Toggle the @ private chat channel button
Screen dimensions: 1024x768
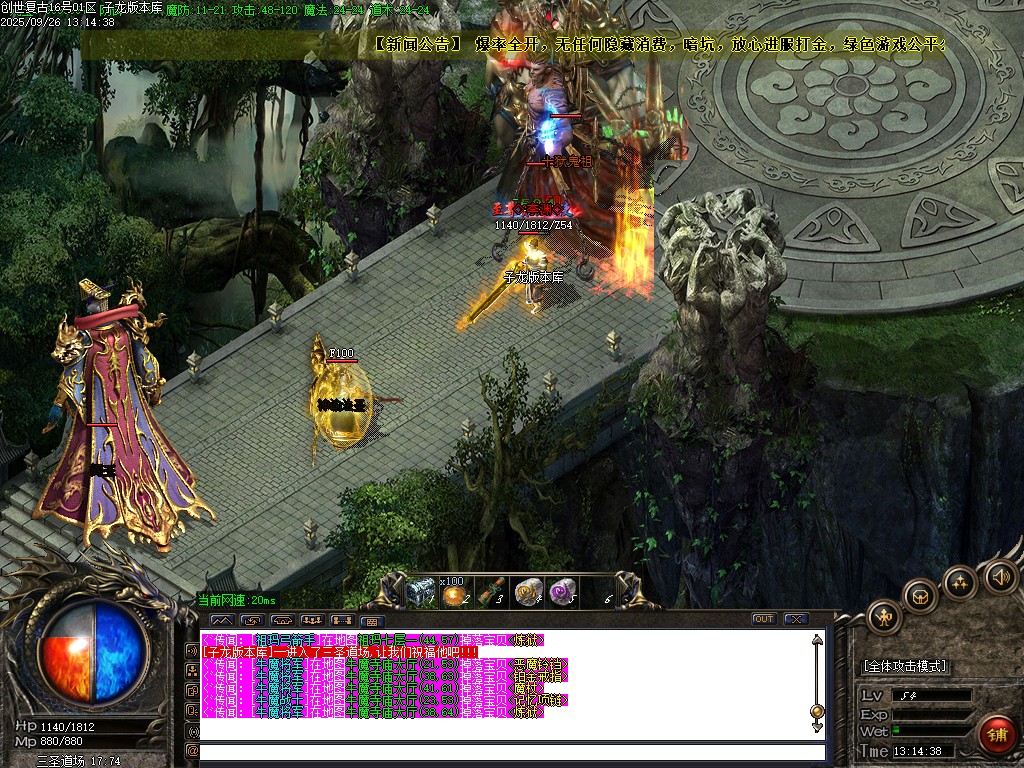coord(192,750)
